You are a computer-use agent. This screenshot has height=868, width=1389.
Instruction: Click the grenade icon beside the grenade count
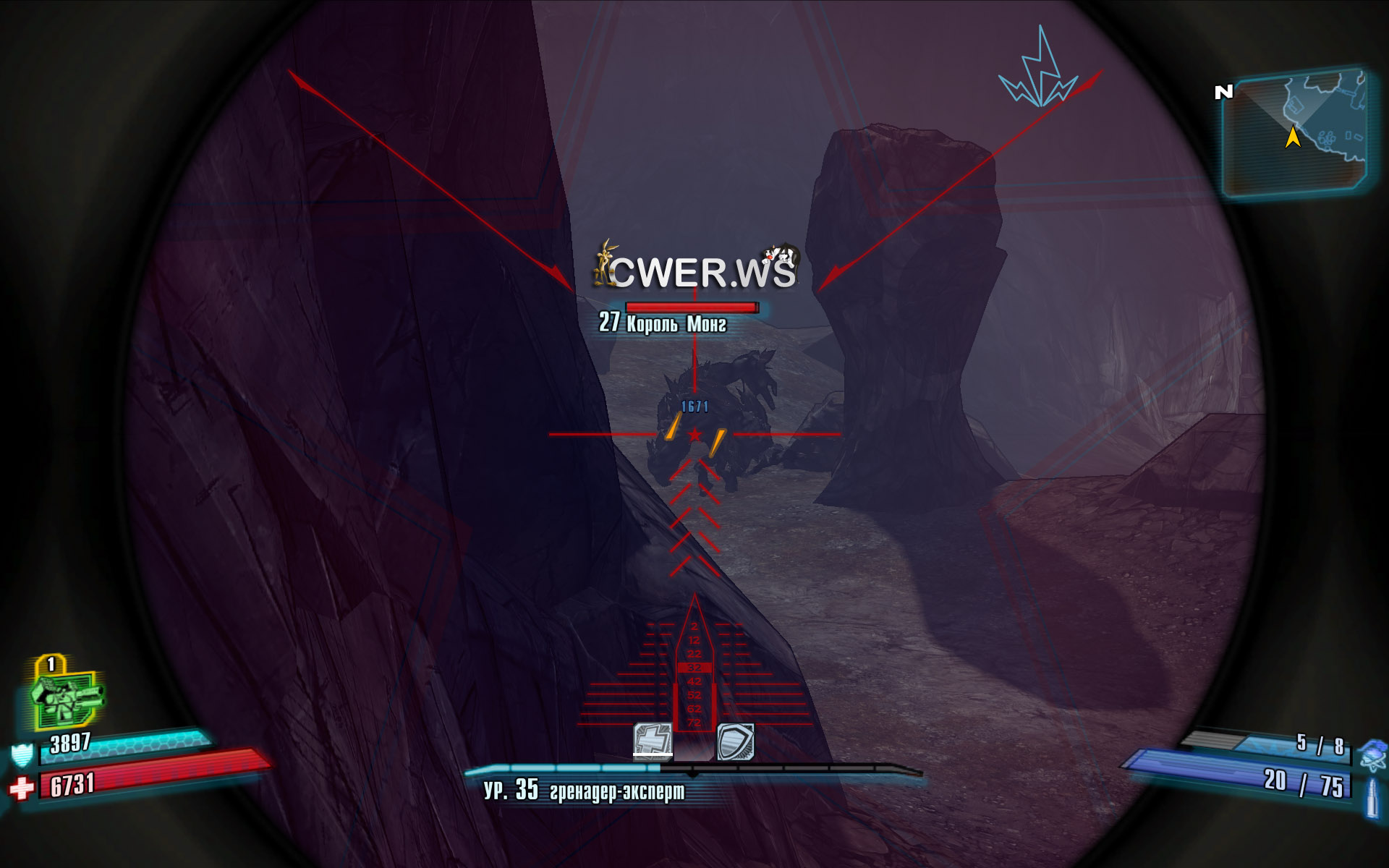[x=1372, y=753]
